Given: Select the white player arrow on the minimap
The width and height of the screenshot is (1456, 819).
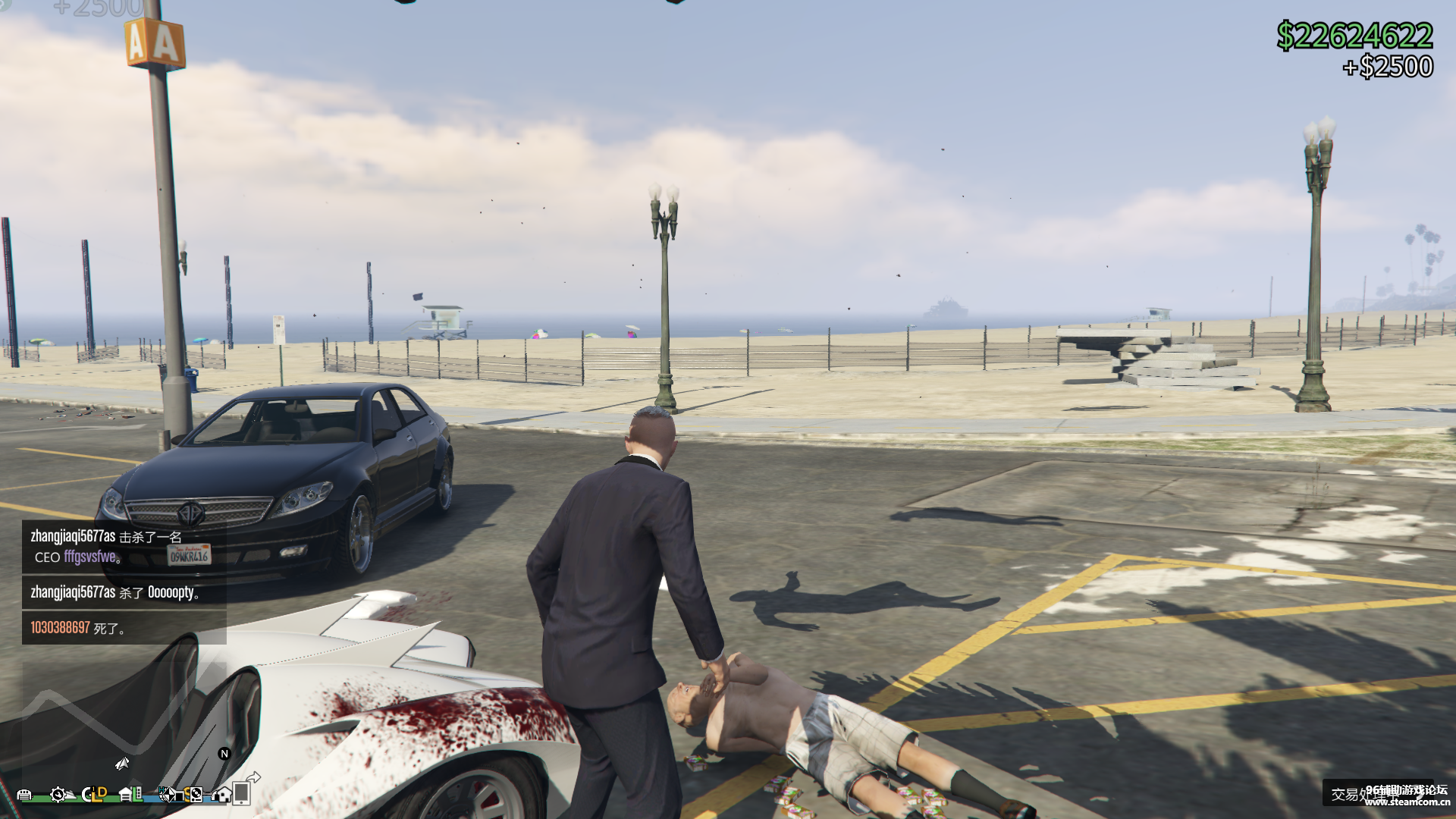Looking at the screenshot, I should point(123,763).
